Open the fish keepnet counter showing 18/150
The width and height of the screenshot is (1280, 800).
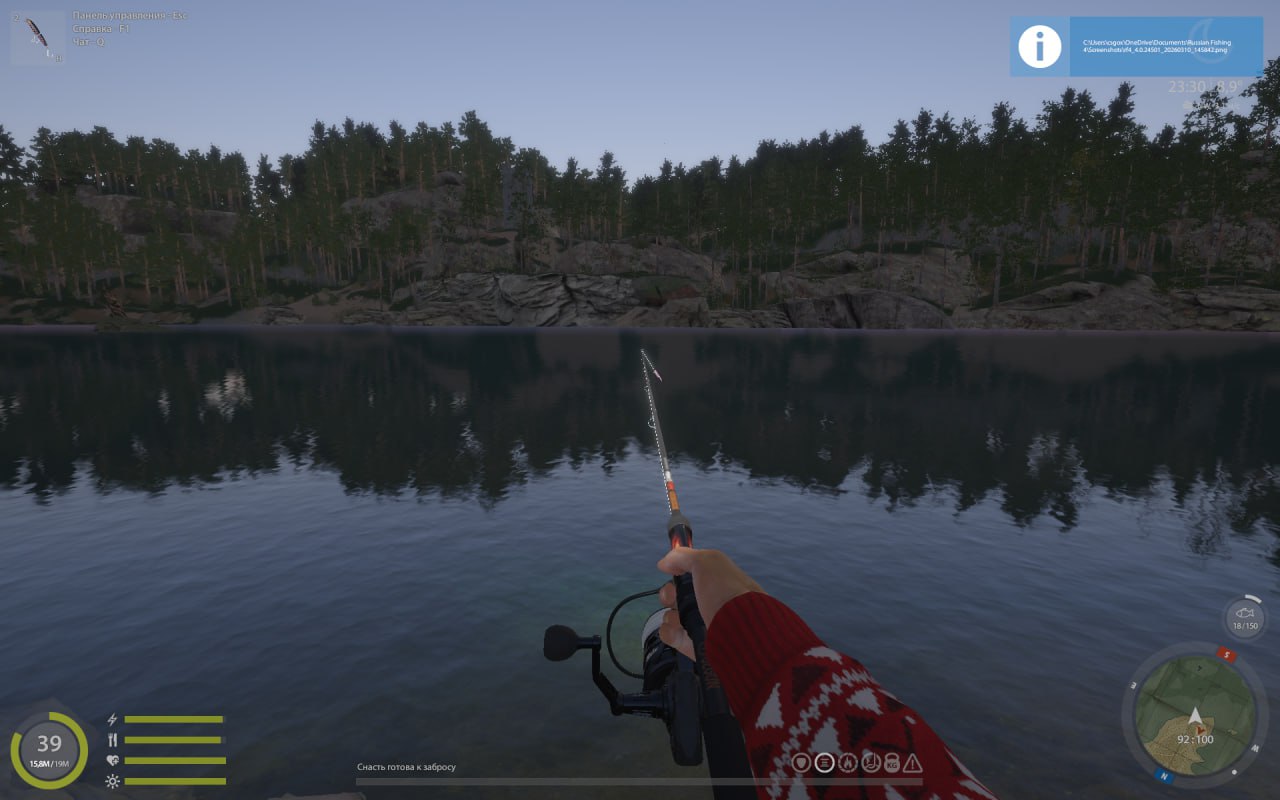click(1245, 617)
